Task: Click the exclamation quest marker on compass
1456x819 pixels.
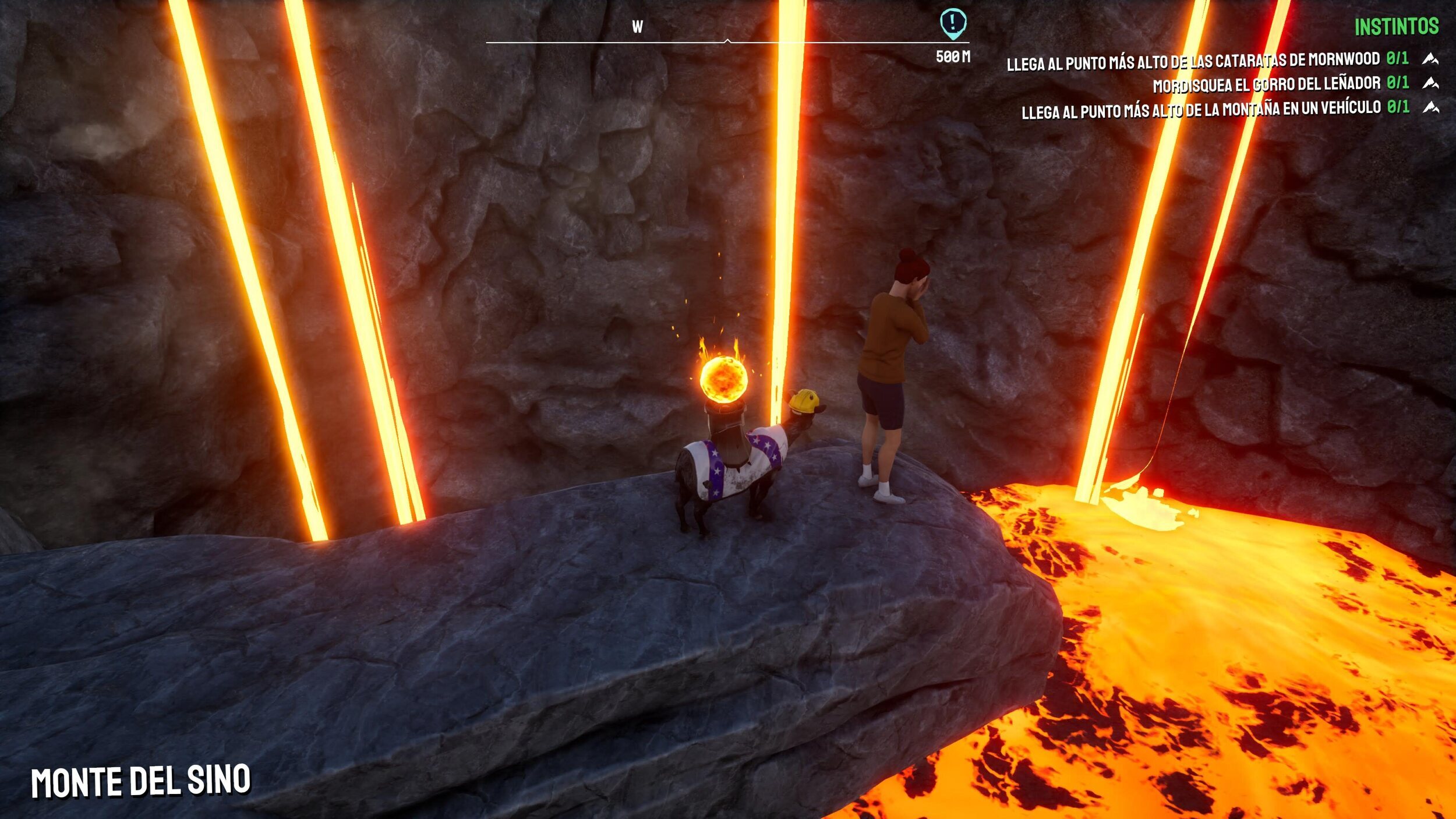Action: pos(953,23)
